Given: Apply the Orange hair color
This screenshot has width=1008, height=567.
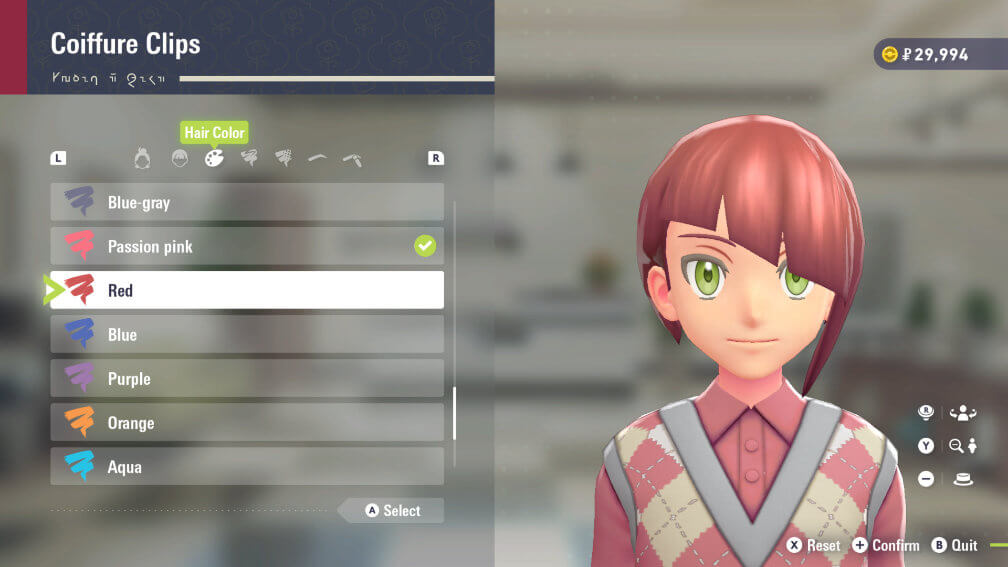Looking at the screenshot, I should coord(247,422).
